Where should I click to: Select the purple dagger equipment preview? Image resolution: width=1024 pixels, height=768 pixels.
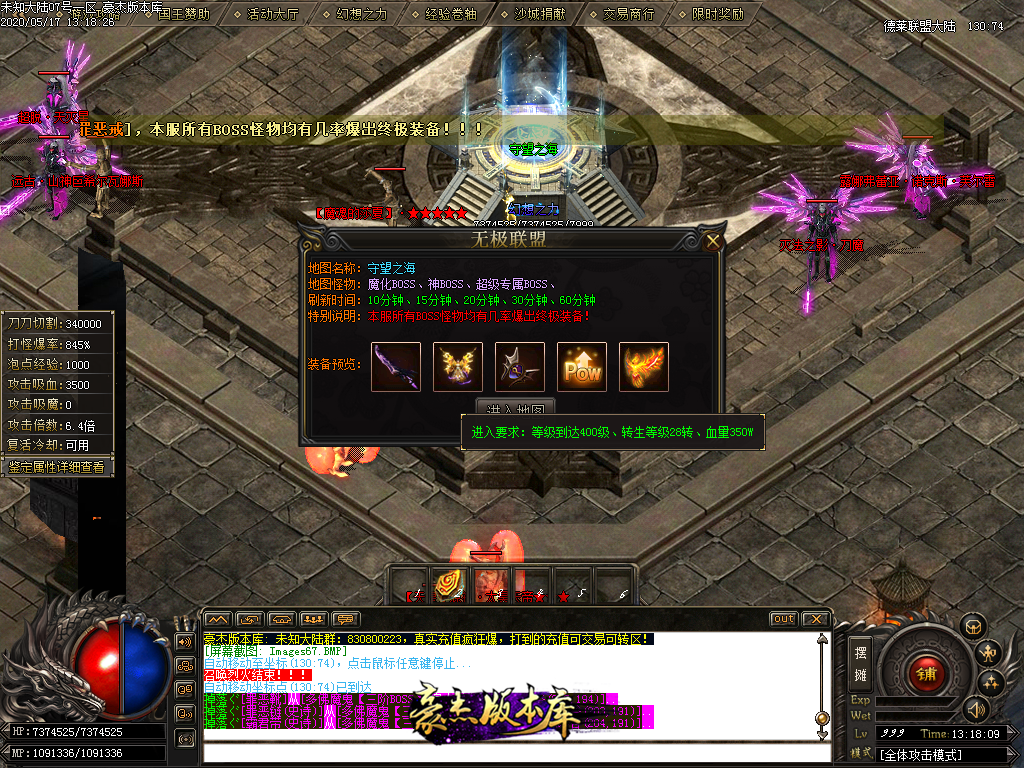396,367
